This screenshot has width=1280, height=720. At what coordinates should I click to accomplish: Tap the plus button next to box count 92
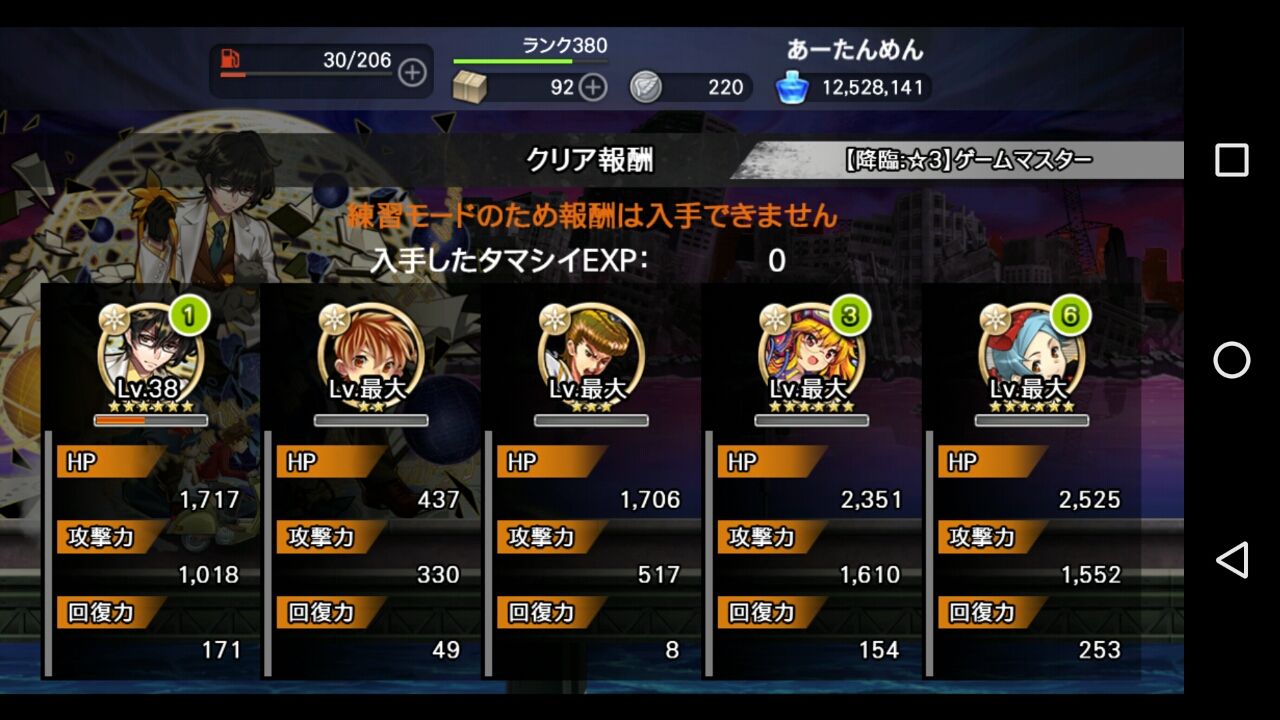click(592, 87)
